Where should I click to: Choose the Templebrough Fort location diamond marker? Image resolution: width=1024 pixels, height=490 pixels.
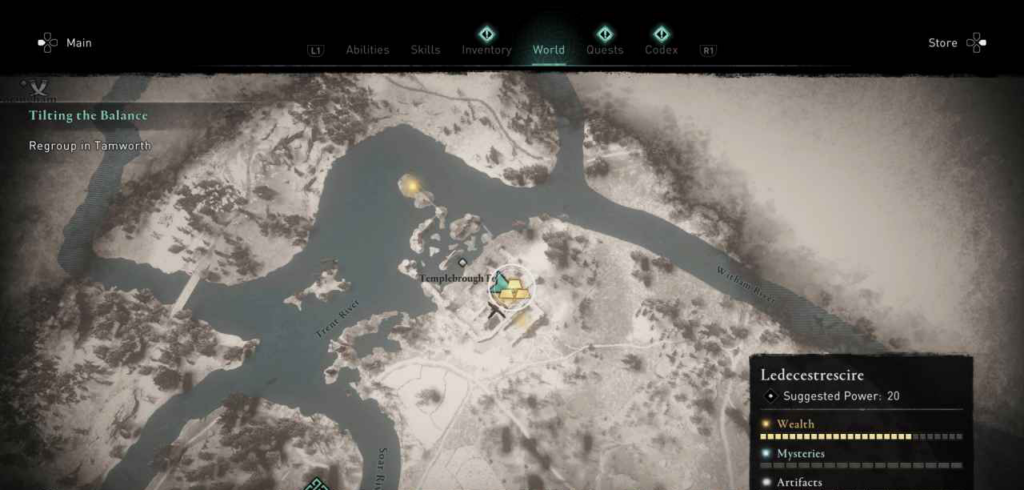coord(462,263)
